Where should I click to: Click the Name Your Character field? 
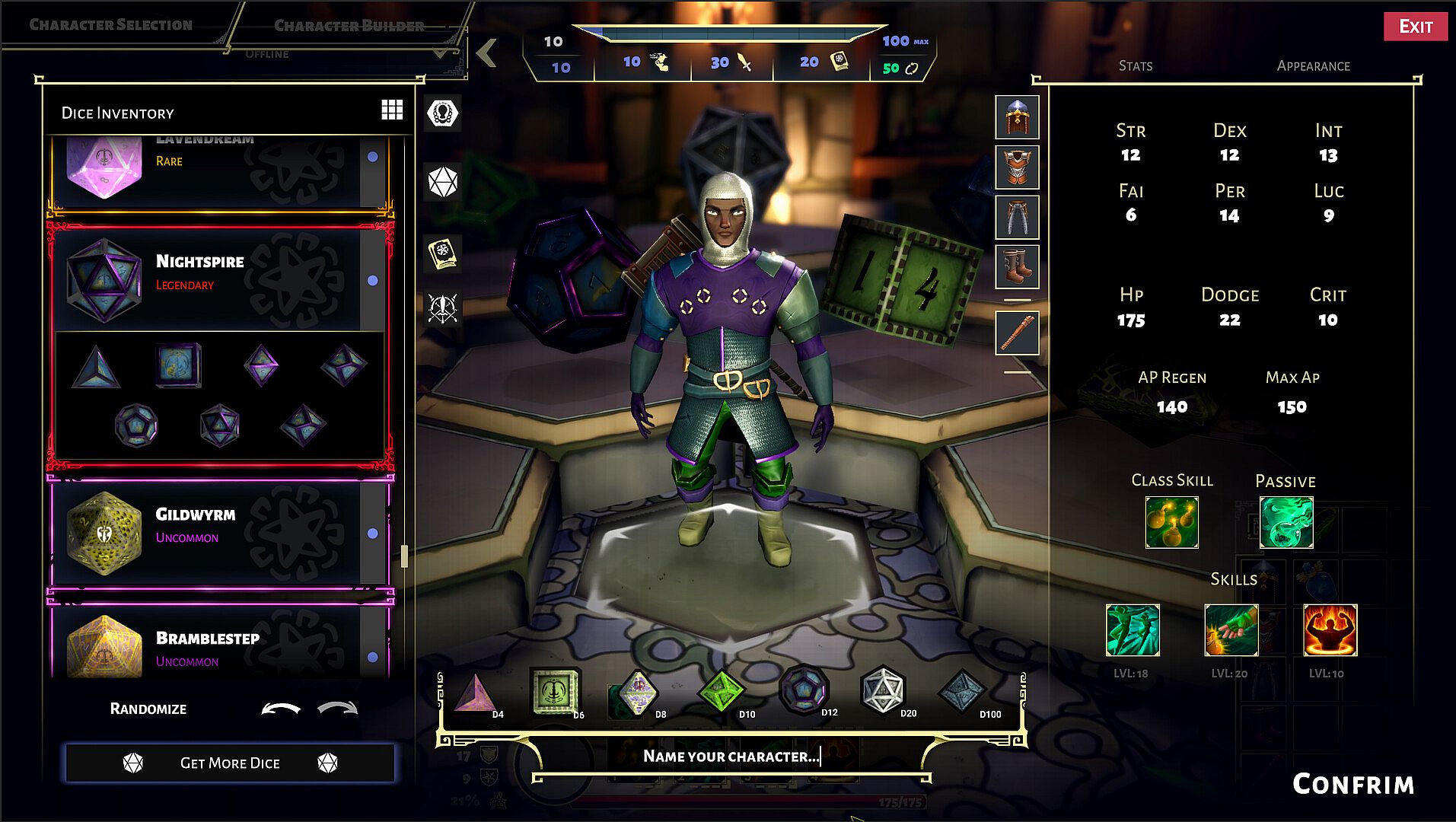coord(731,756)
